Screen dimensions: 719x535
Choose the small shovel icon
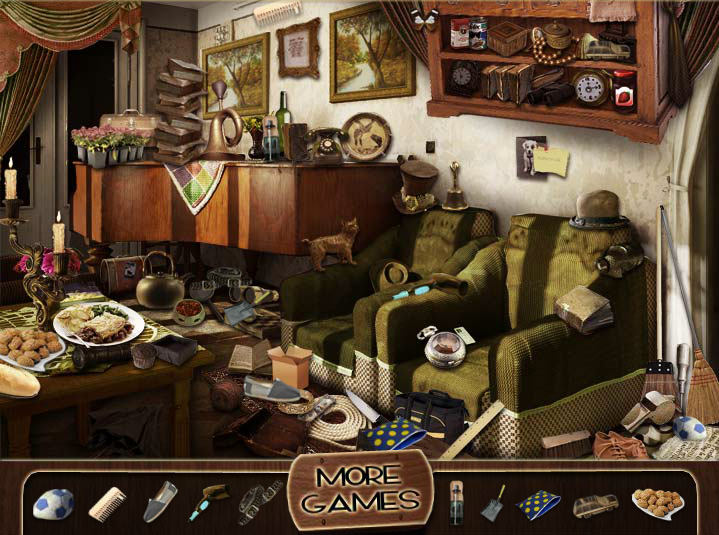tap(495, 502)
